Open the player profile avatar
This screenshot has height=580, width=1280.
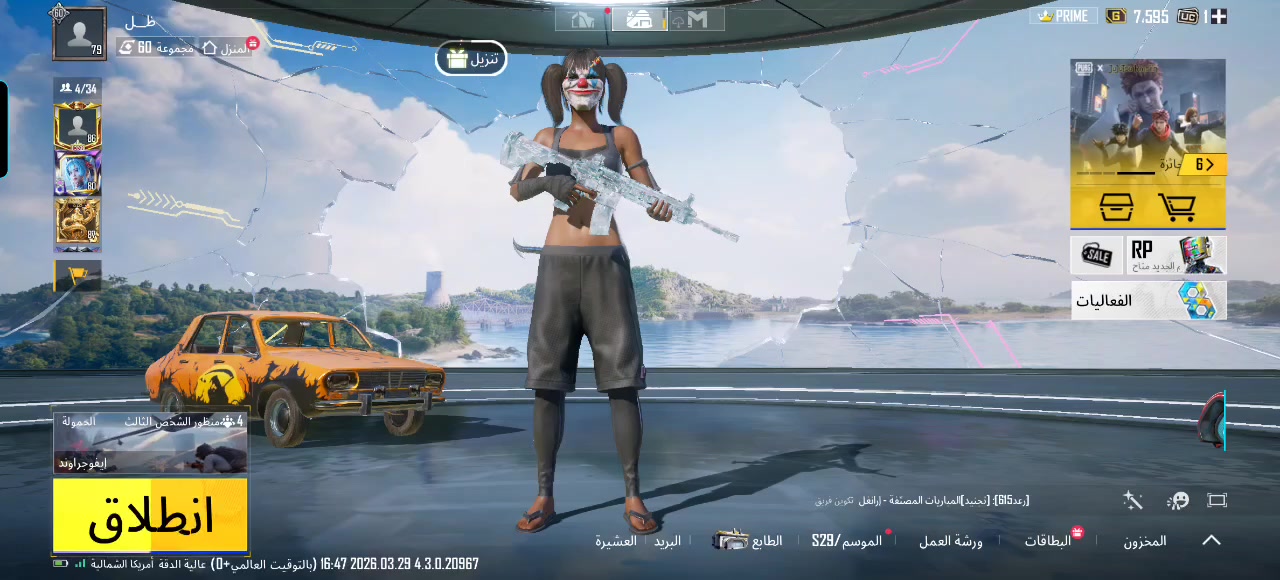pos(80,34)
